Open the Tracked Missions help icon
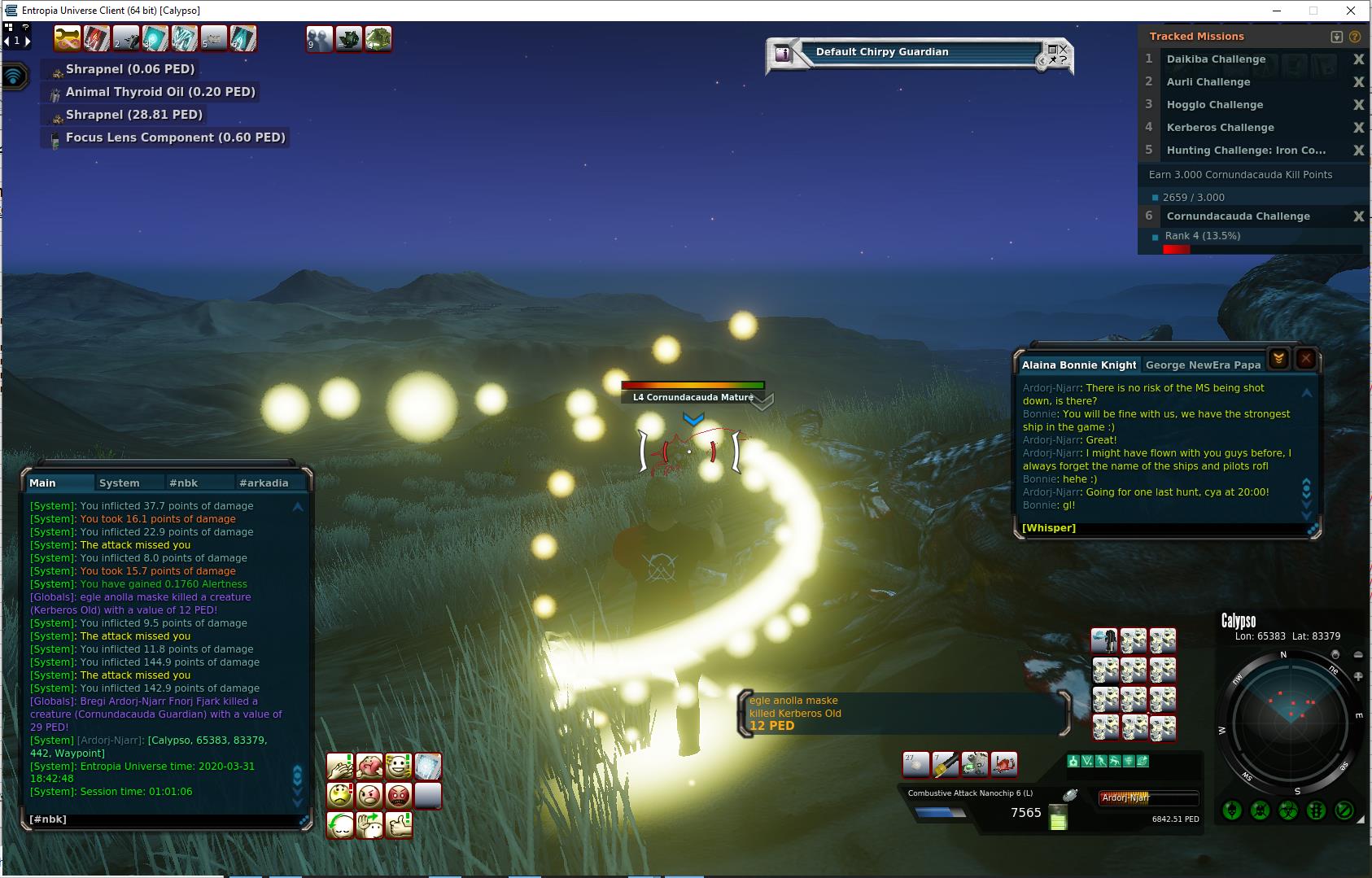Screen dimensions: 1372x878 click(x=1355, y=37)
